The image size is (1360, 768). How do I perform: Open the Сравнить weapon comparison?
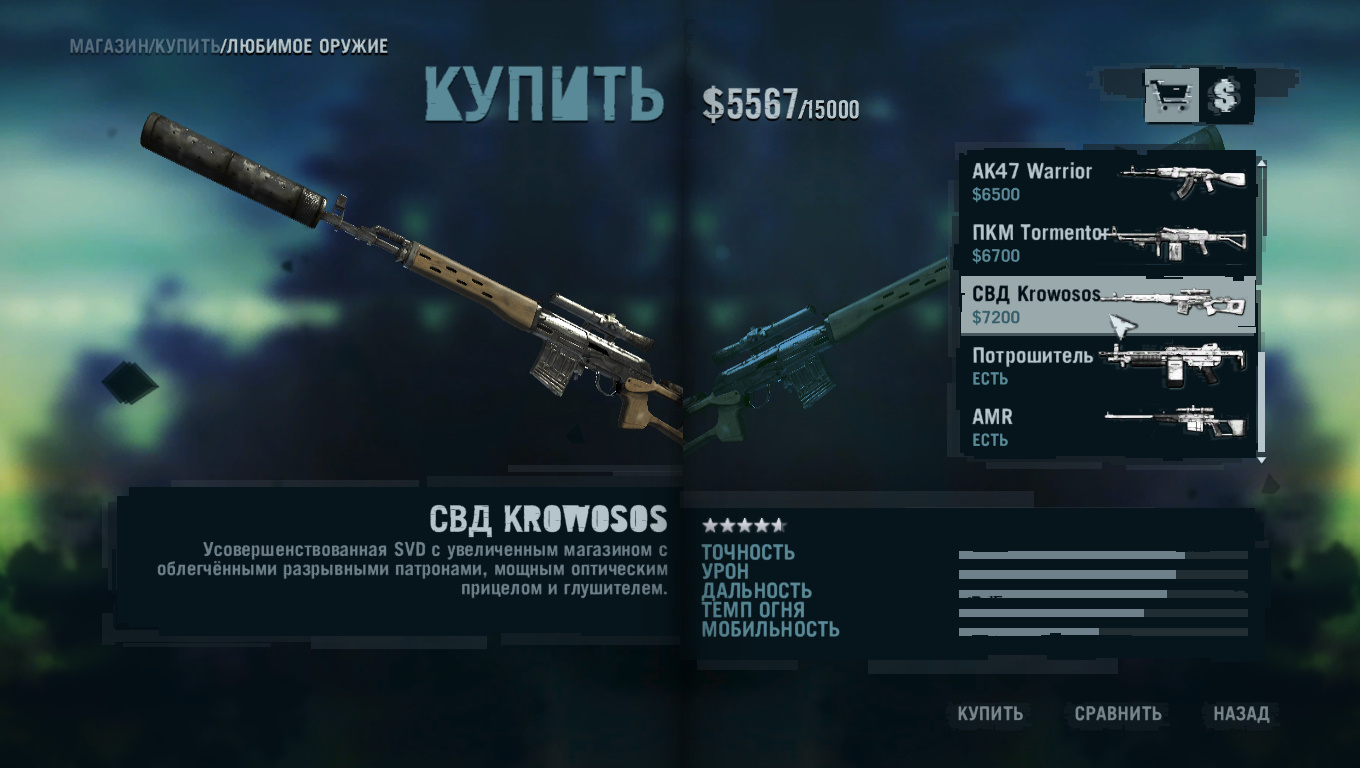[x=1118, y=713]
